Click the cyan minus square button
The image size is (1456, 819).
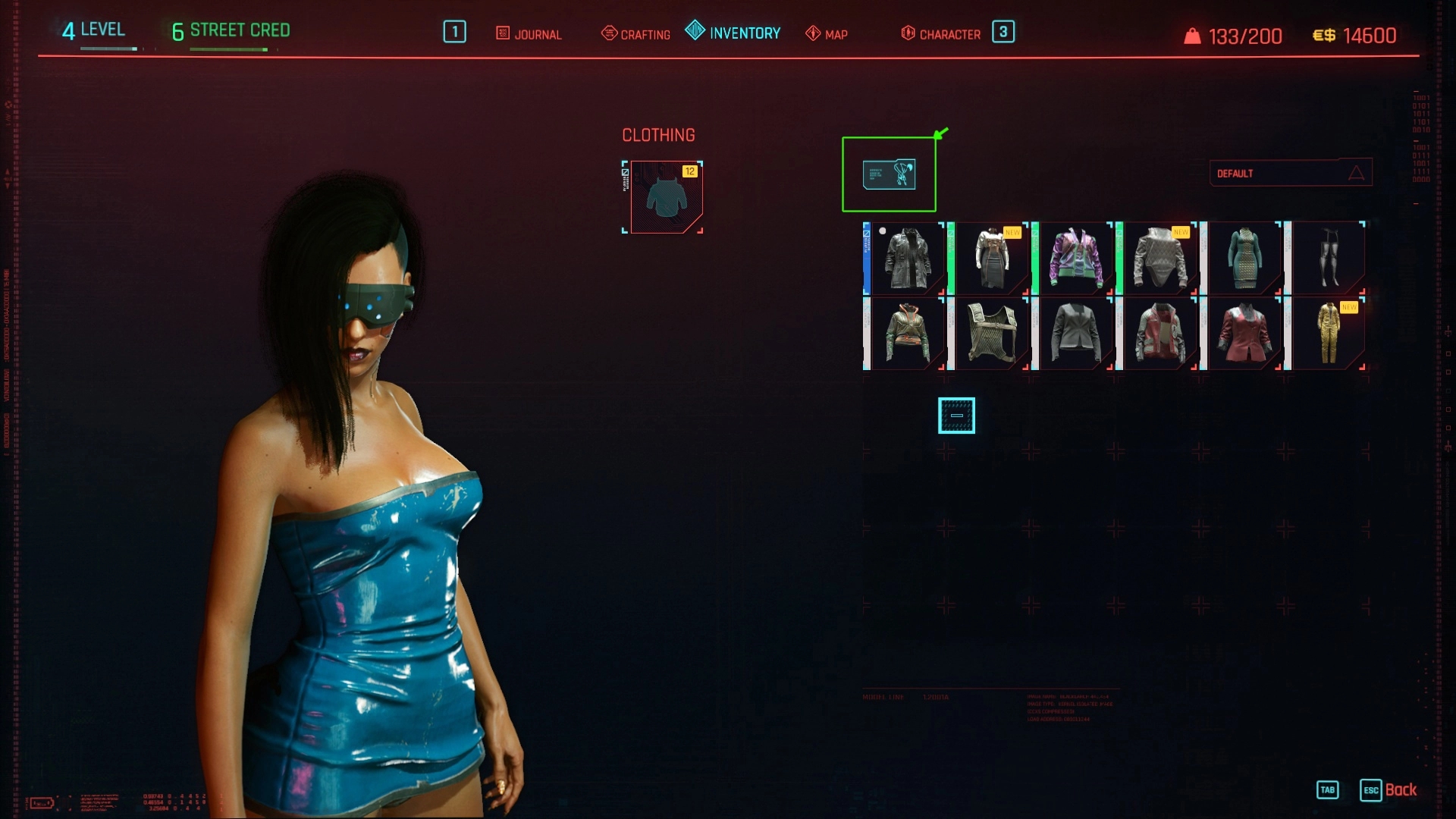956,416
